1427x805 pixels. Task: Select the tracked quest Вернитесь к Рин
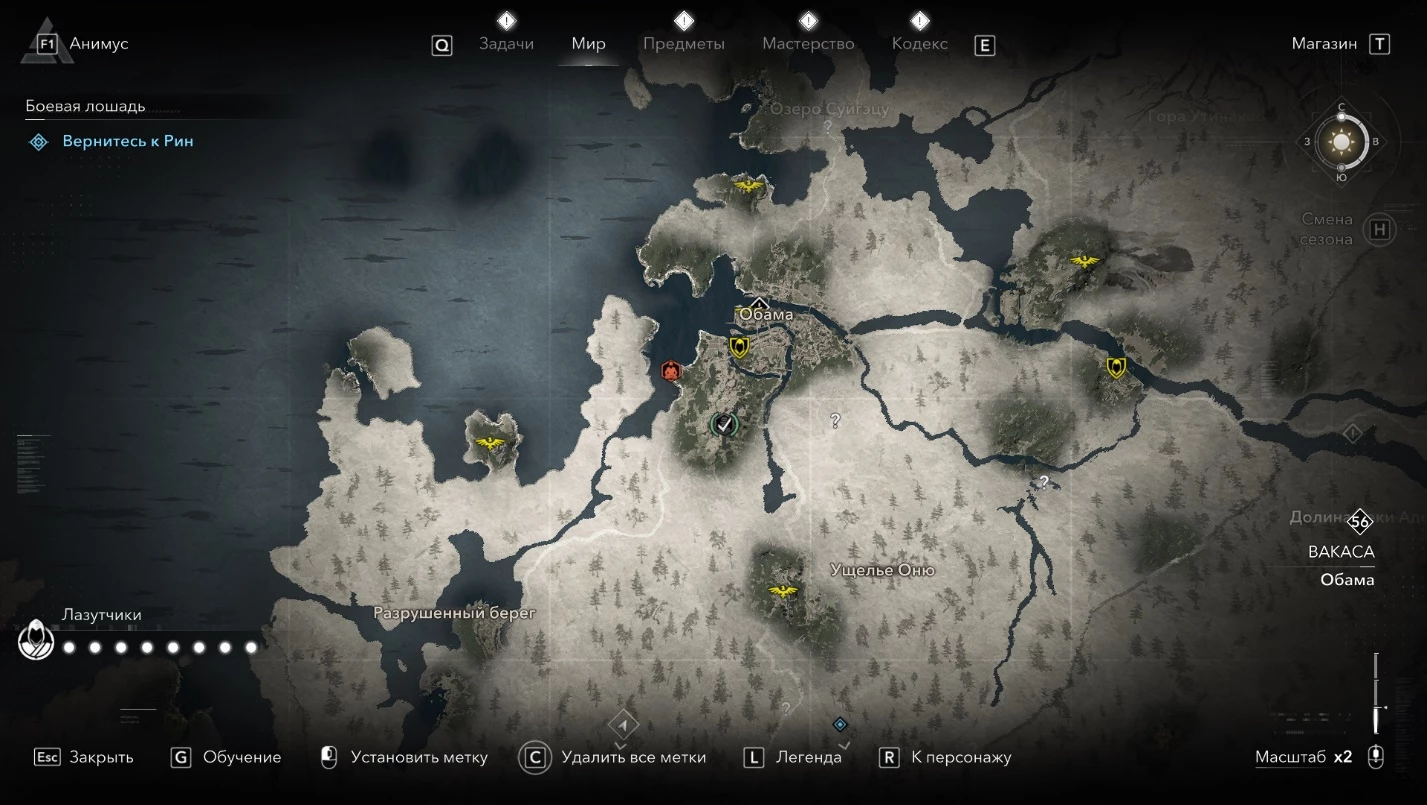tap(128, 142)
